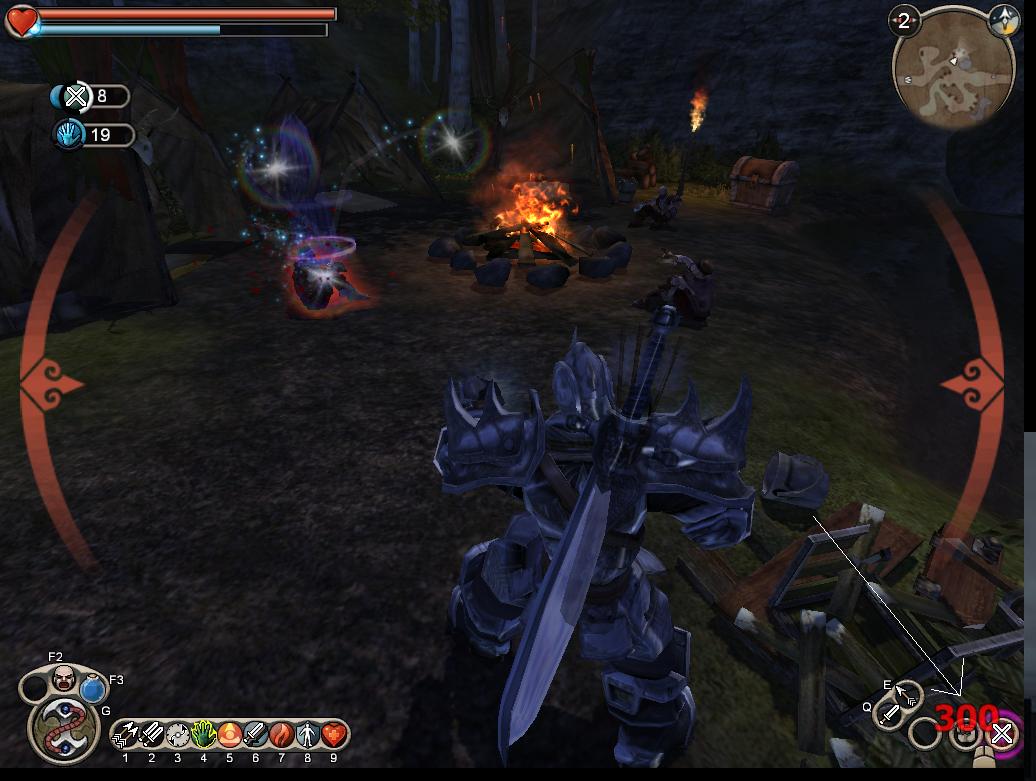This screenshot has height=781, width=1036.
Task: Choose the single sword ability in slot 6
Action: [x=256, y=735]
